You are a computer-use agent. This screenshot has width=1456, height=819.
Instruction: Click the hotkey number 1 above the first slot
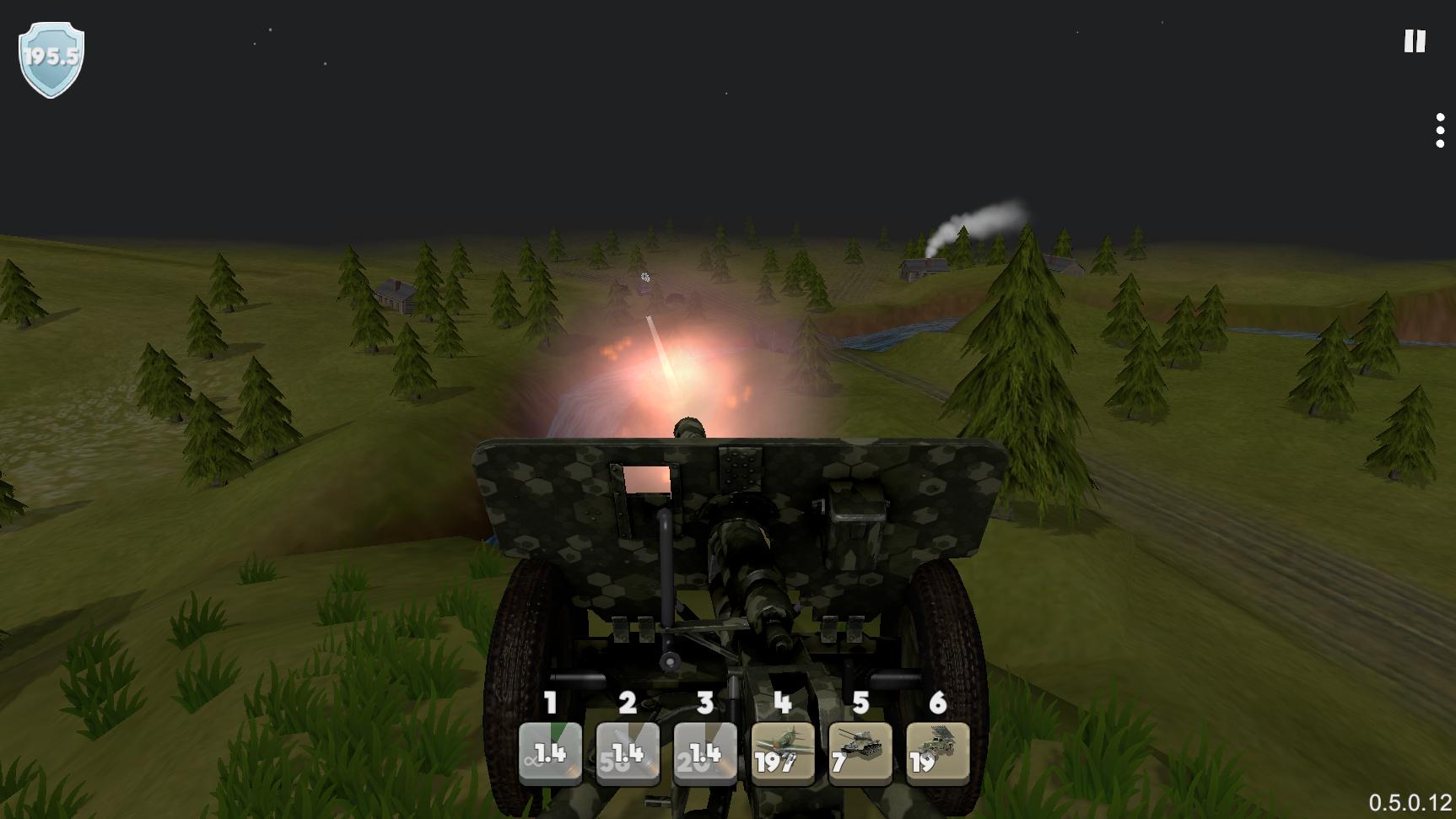coord(550,703)
